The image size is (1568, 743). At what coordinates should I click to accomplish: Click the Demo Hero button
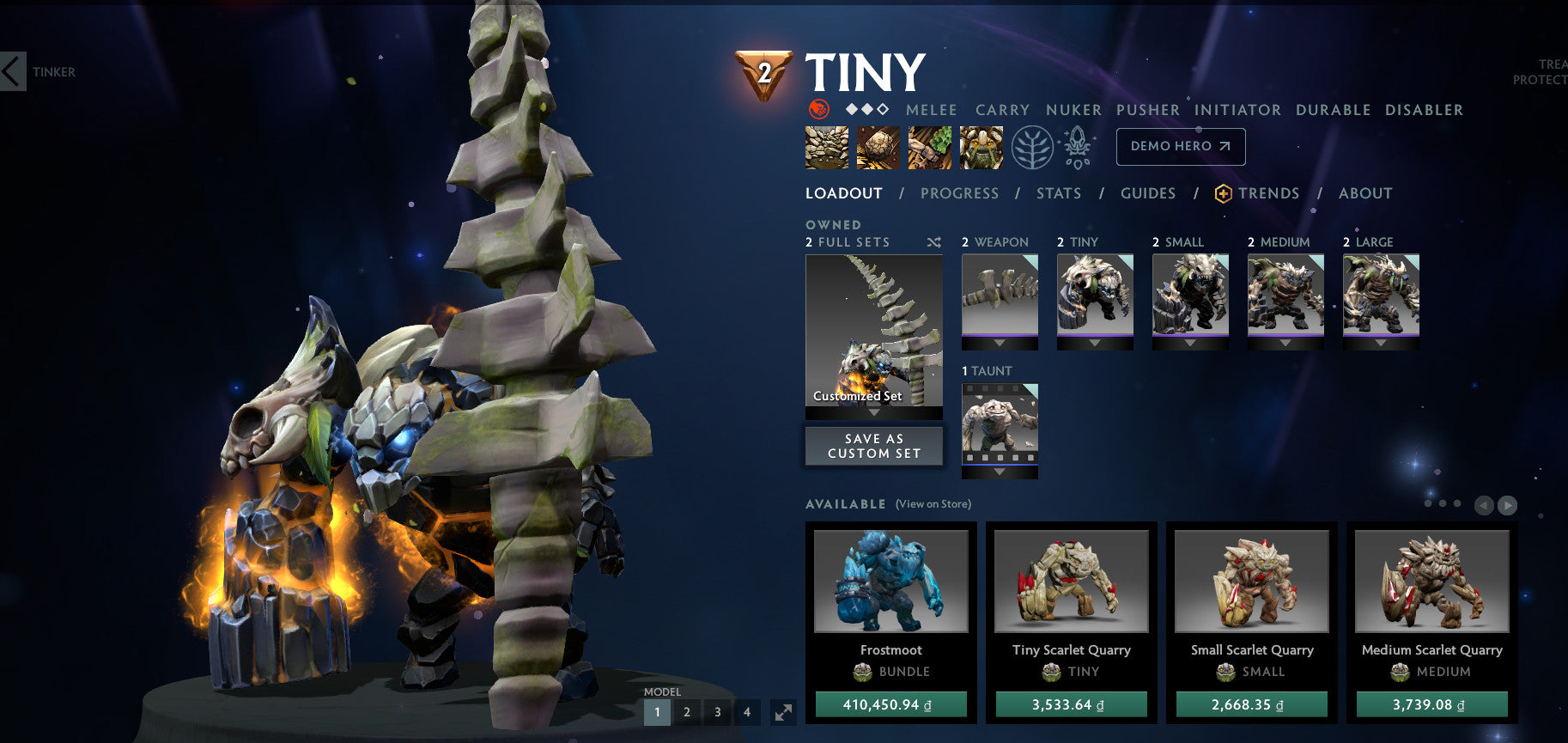point(1180,146)
